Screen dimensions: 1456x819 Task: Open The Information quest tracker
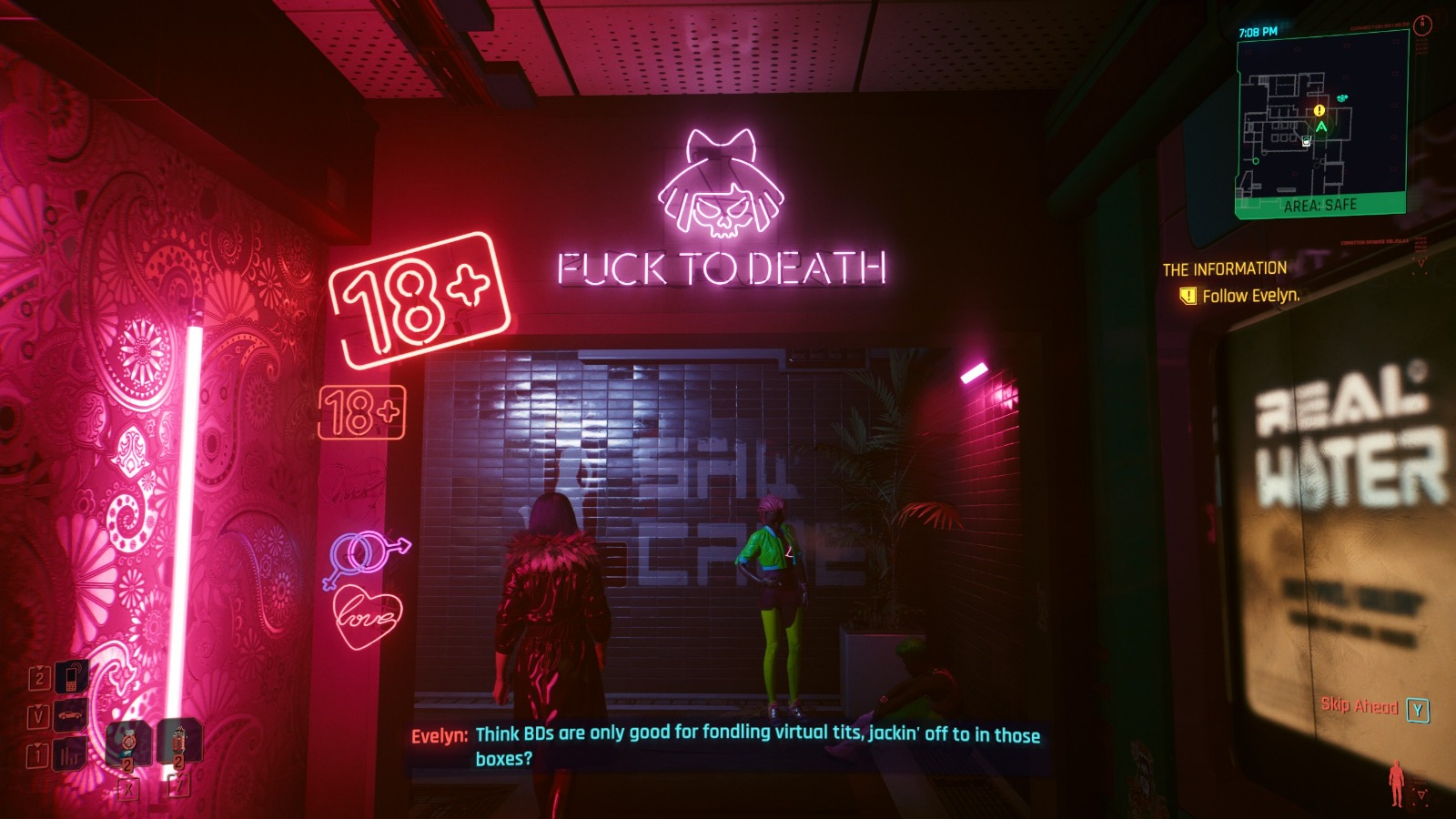(x=1224, y=269)
